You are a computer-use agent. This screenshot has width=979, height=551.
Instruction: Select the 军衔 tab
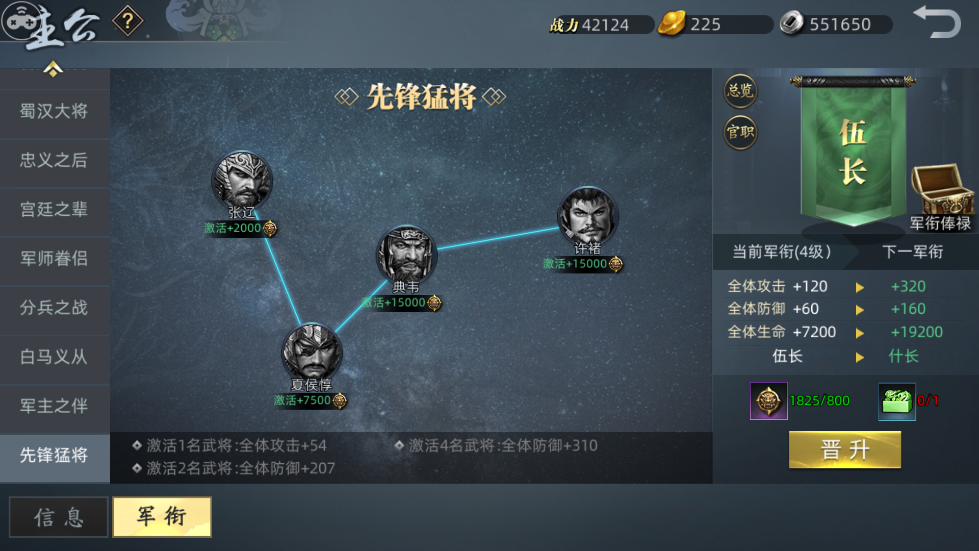(161, 517)
